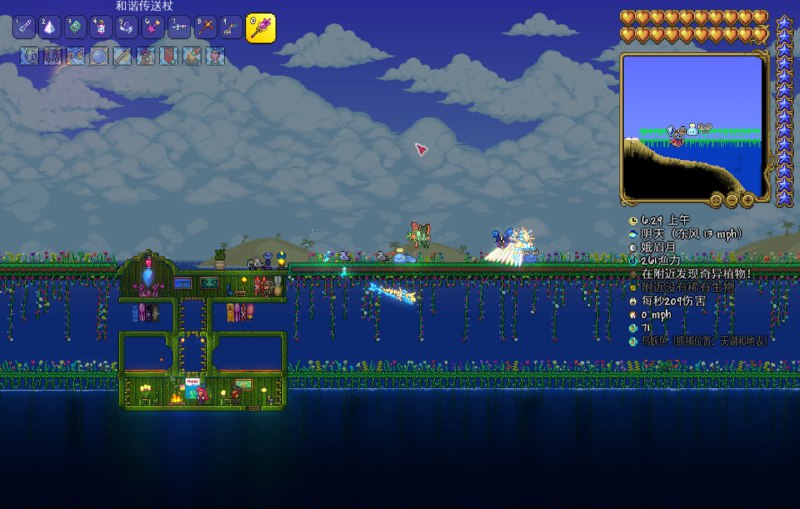Select the first hotbar slot

24,27
